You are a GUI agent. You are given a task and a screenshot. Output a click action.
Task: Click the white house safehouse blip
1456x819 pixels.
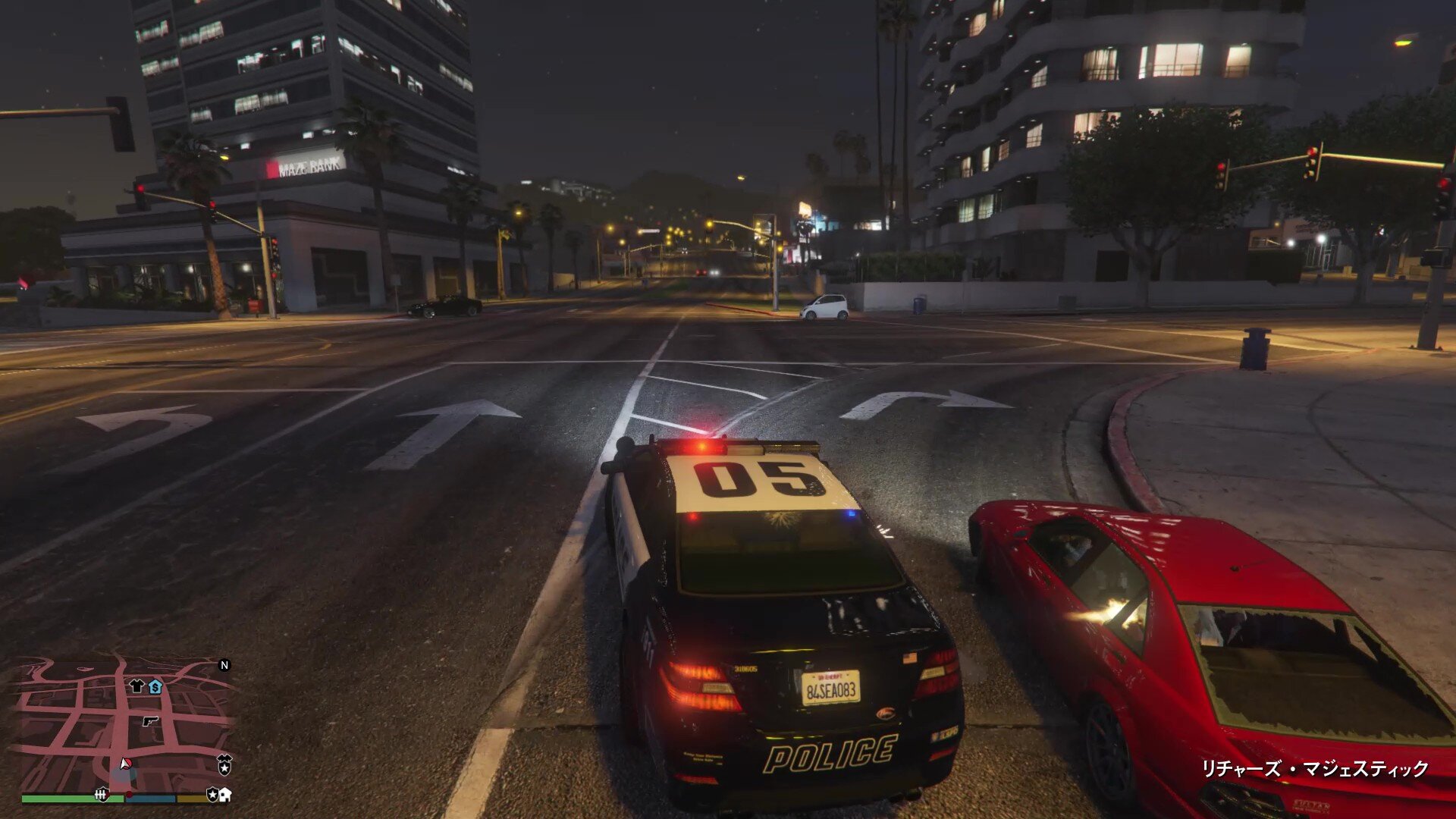225,795
